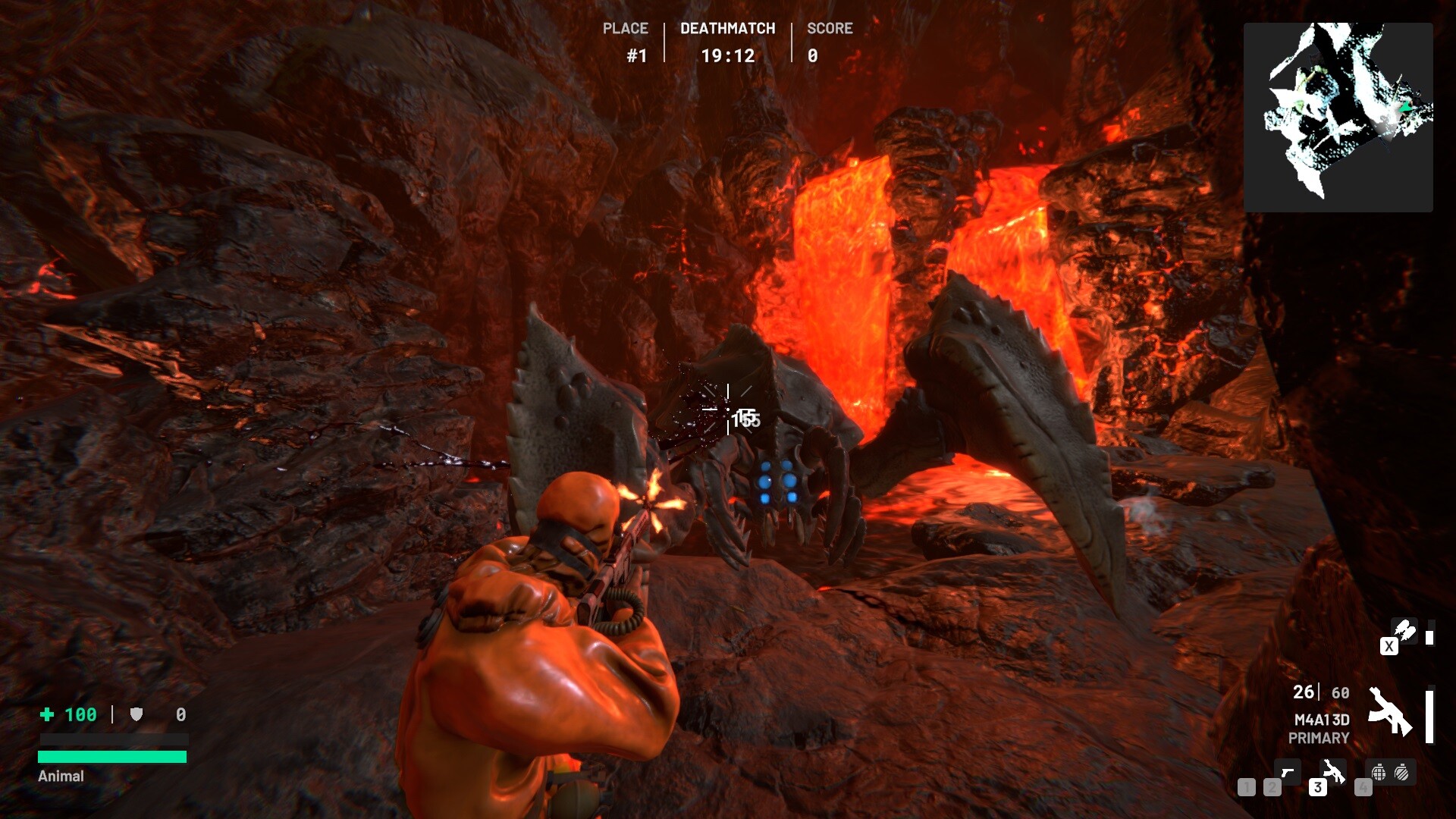Click the large M4A13D rifle icon
This screenshot has height=819, width=1456.
pyautogui.click(x=1390, y=712)
